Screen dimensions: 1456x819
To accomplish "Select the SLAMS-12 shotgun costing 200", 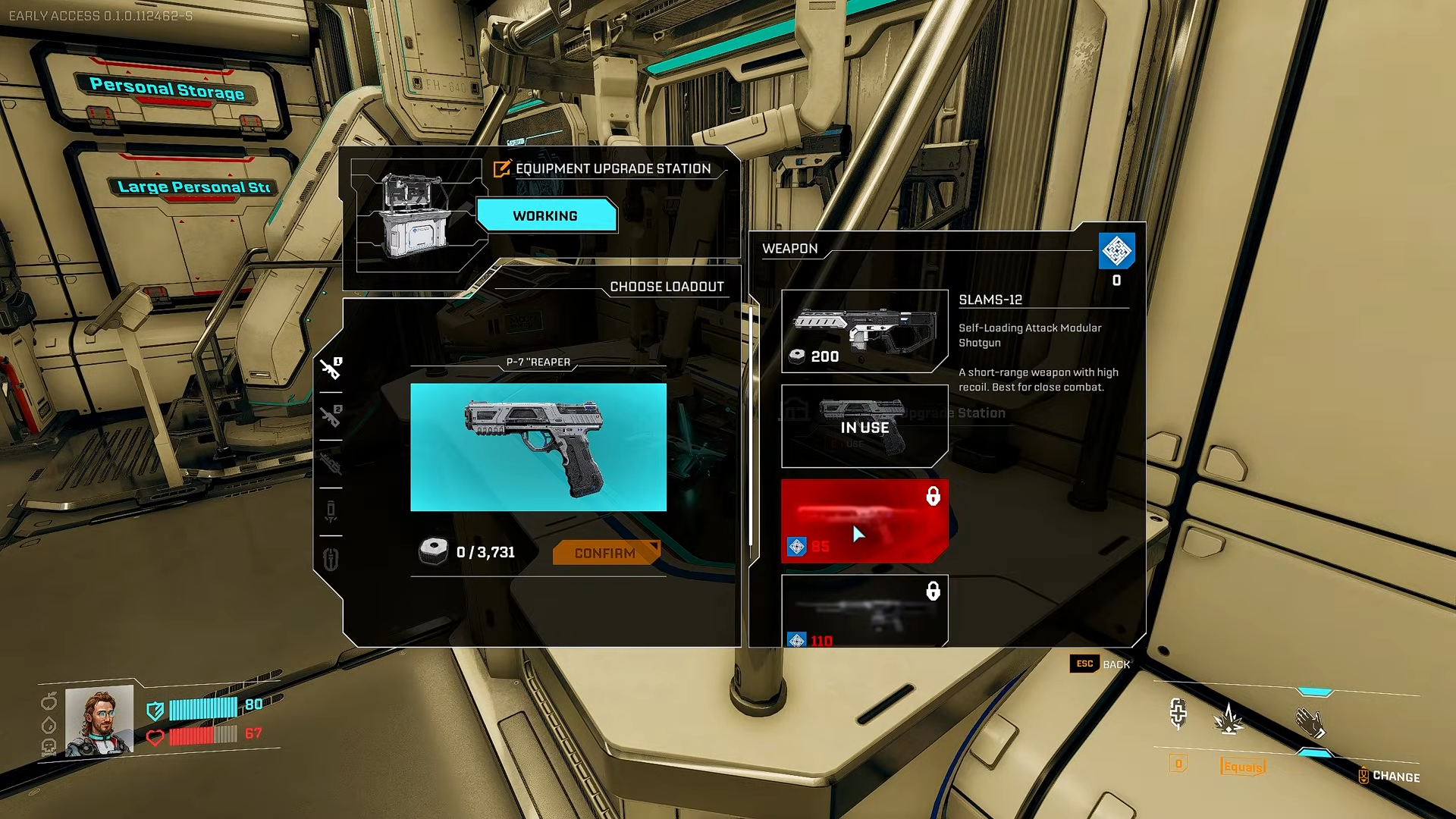I will 864,331.
